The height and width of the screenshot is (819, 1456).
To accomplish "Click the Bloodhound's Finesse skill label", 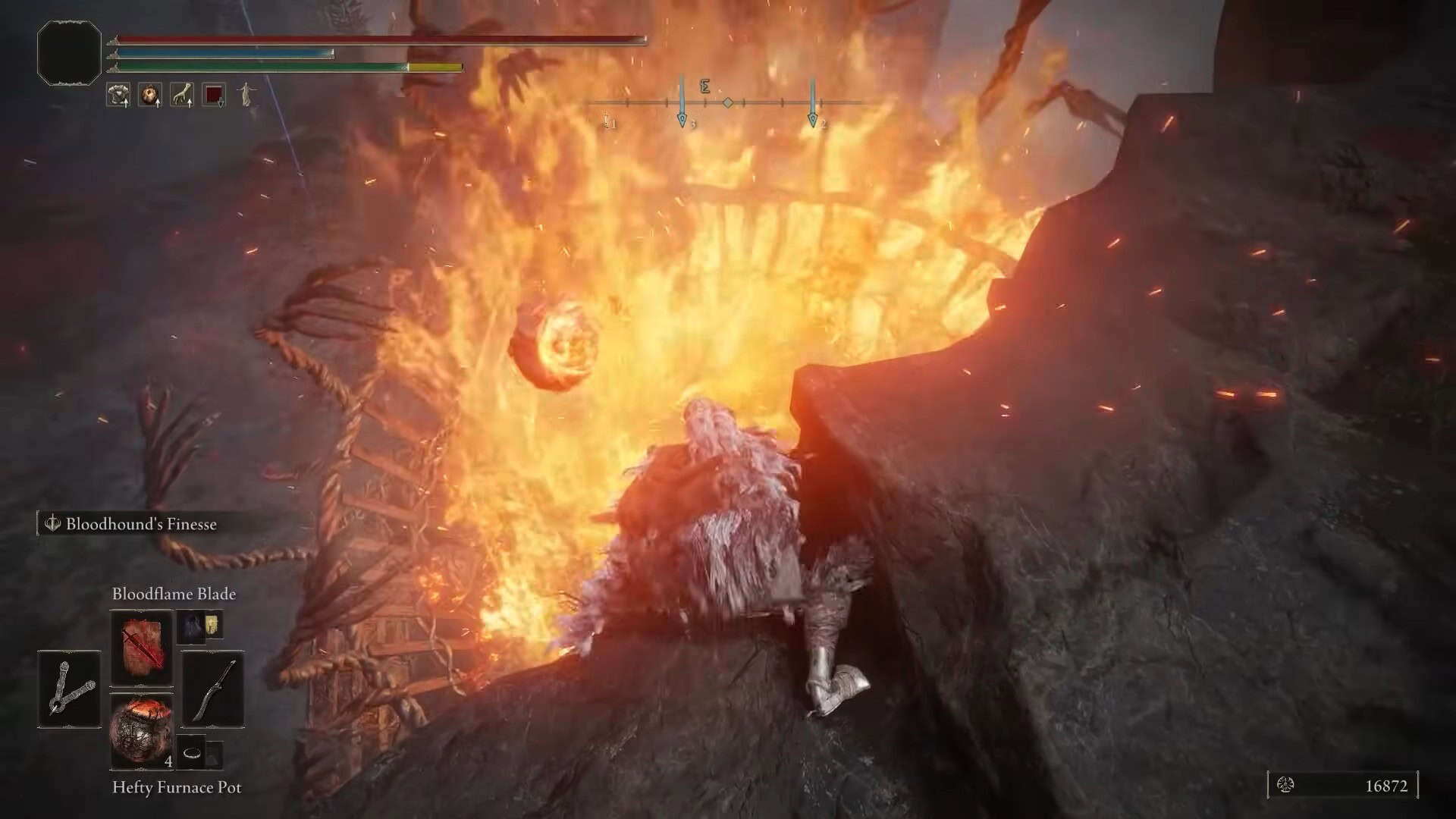I will pyautogui.click(x=140, y=524).
